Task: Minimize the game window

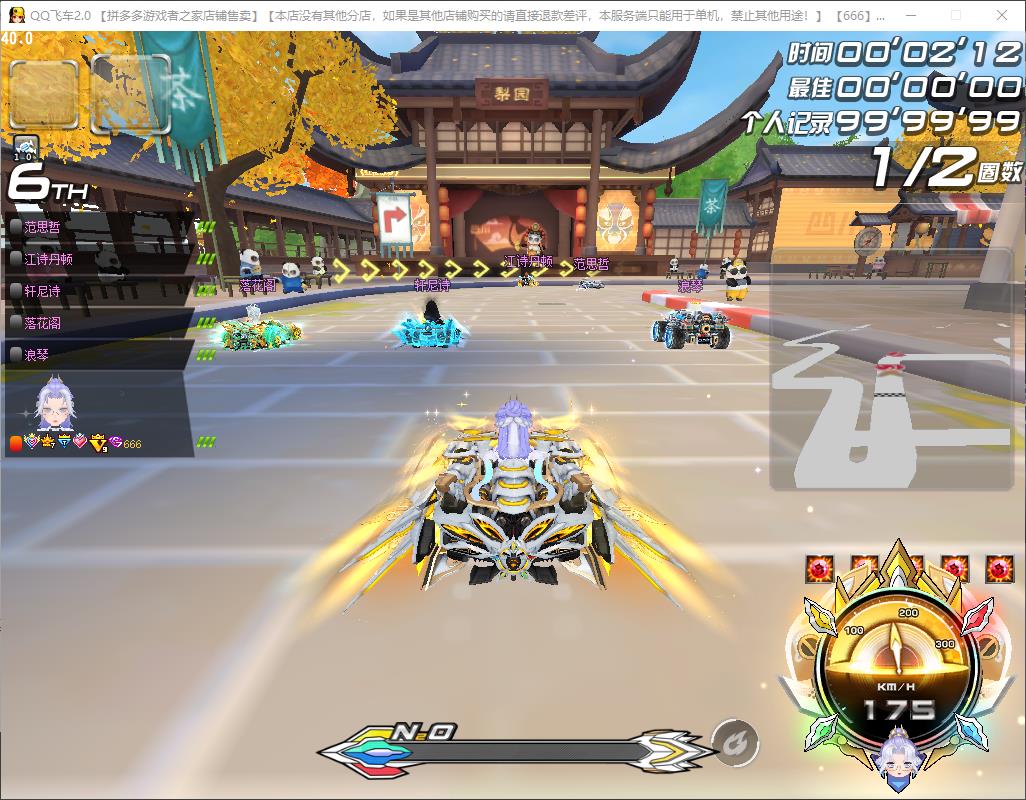Action: (909, 16)
